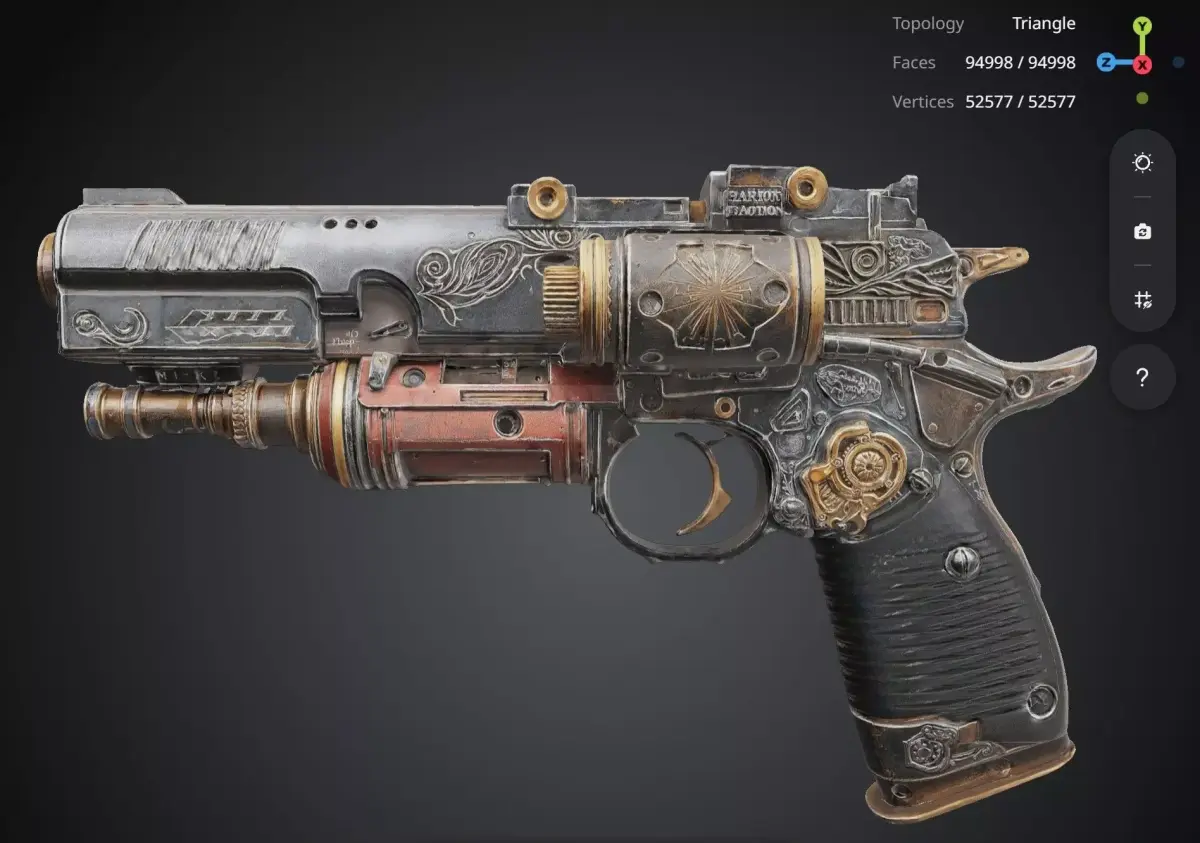Screen dimensions: 1200x843
Task: Snap view to the green Y axis
Action: coord(1142,26)
